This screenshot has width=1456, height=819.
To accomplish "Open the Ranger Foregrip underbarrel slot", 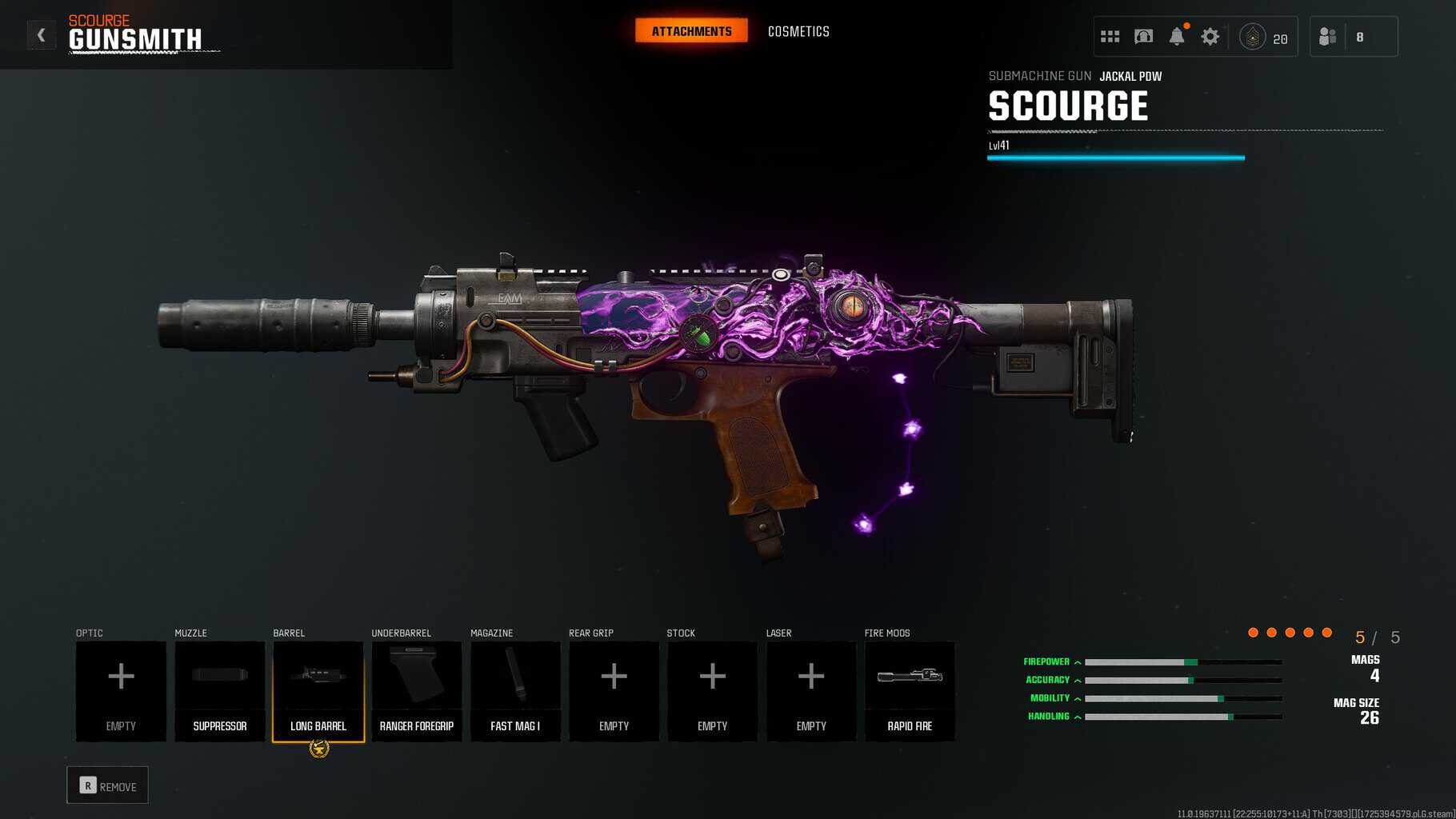I will click(x=417, y=691).
